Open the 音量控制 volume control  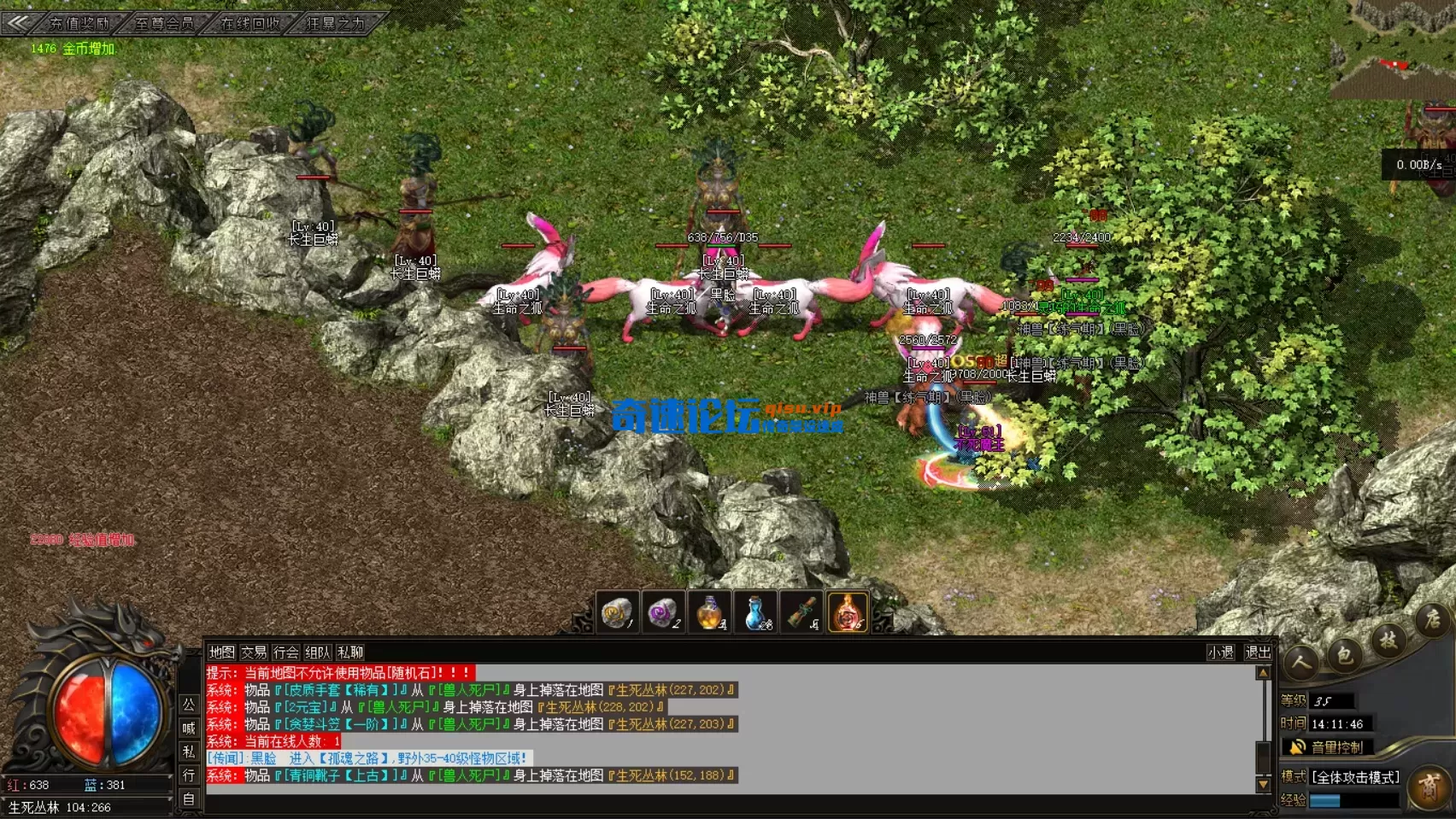pos(1336,747)
